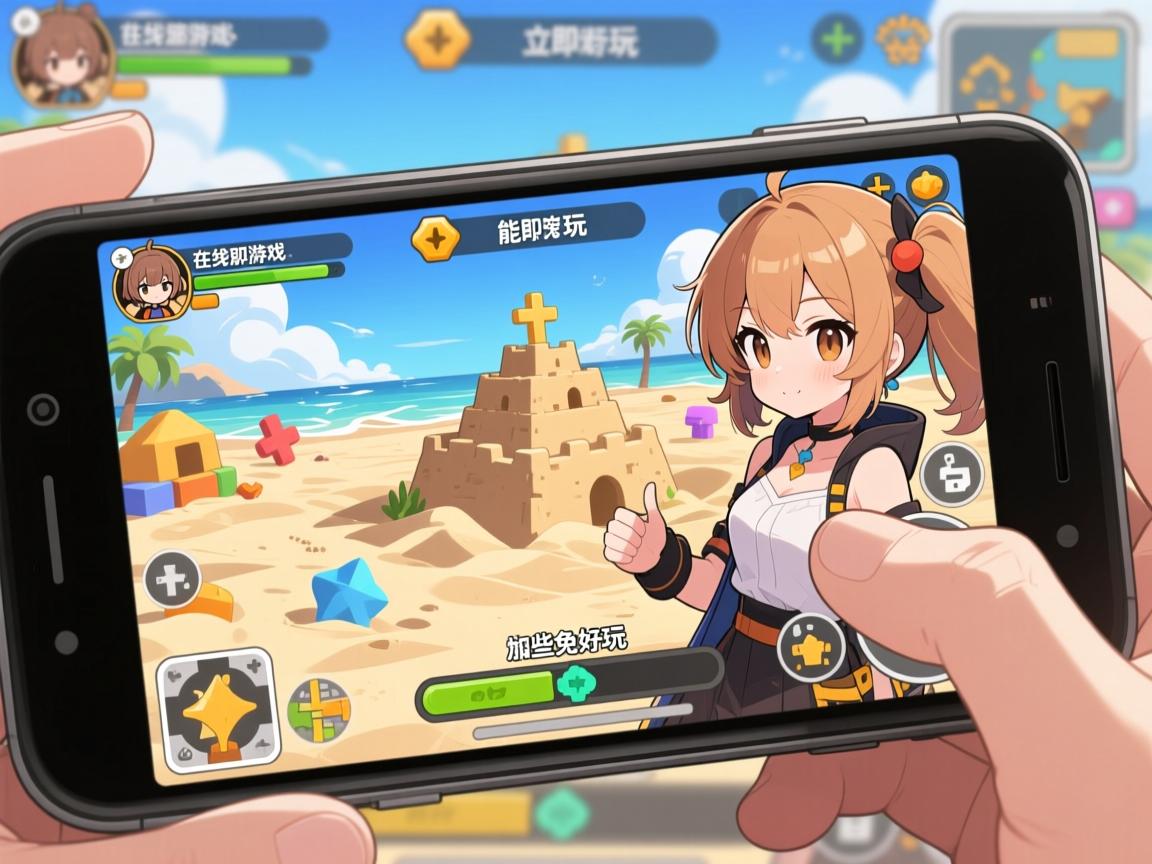Viewport: 1152px width, 864px height.
Task: Select the round green icon with the yellow cross
Action: point(319,710)
